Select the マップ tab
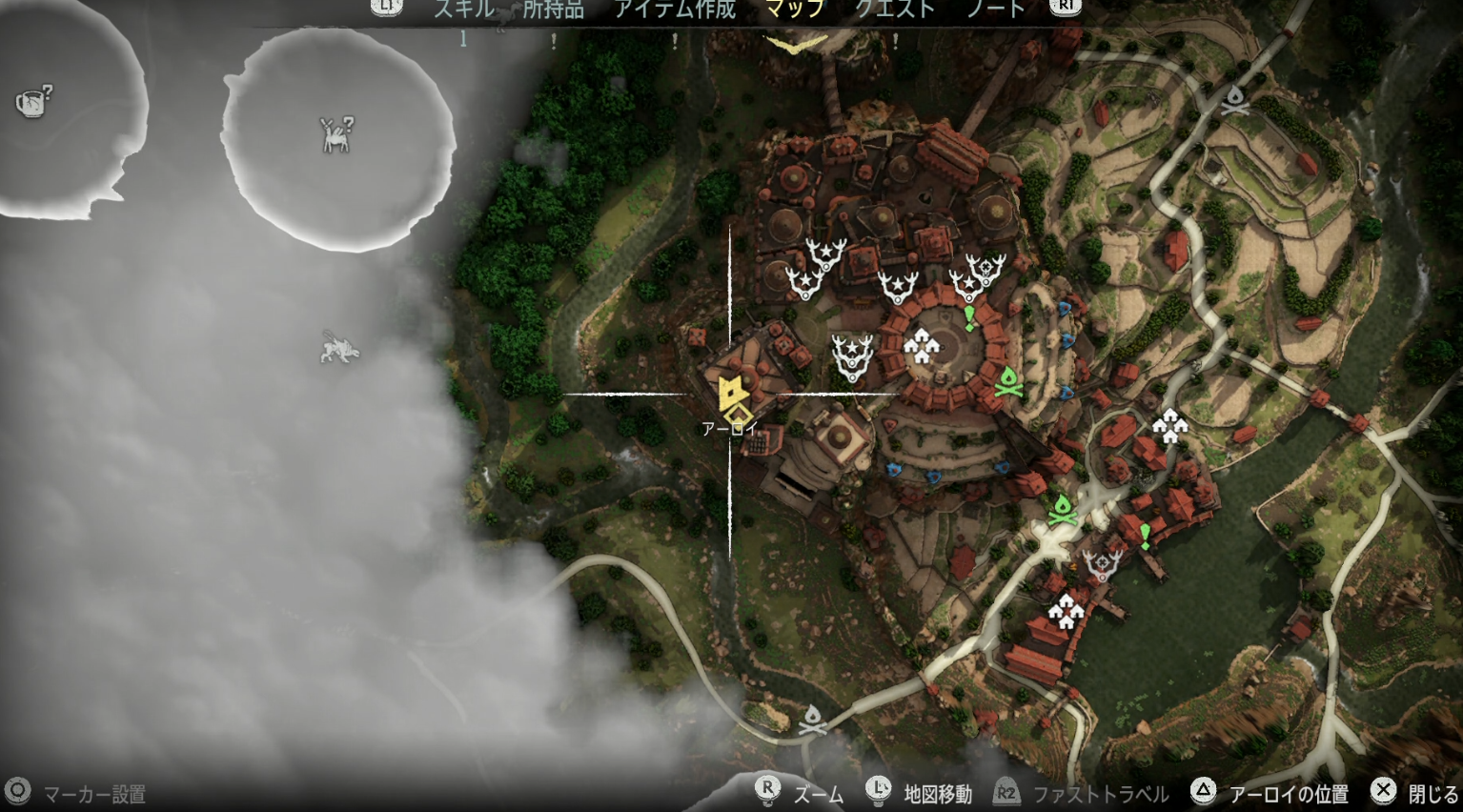Screen dimensions: 1463x812 pos(796,10)
